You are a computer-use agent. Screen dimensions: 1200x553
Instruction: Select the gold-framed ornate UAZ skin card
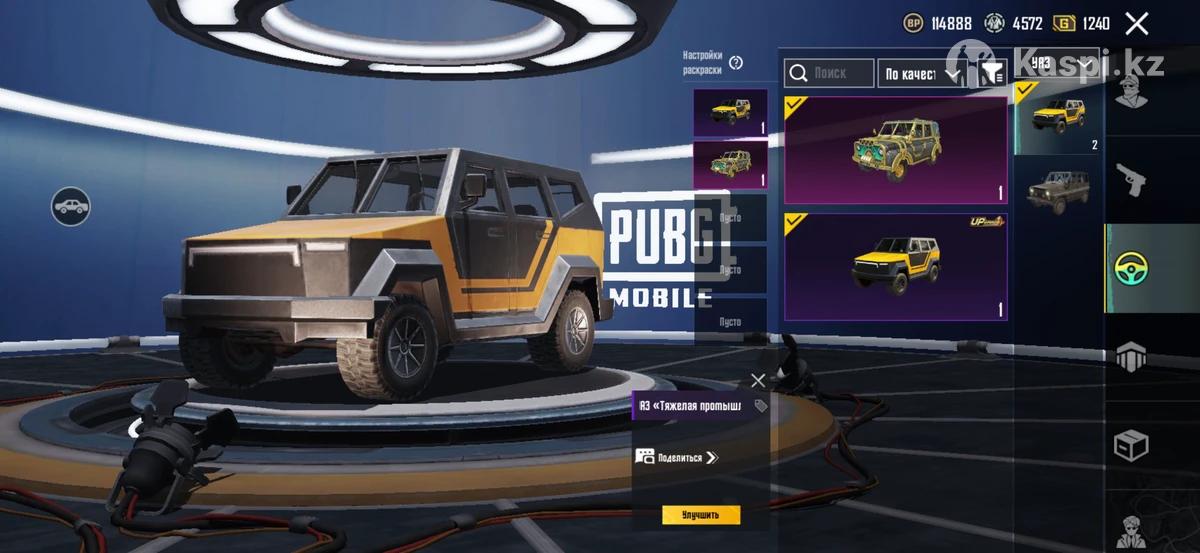[x=895, y=150]
